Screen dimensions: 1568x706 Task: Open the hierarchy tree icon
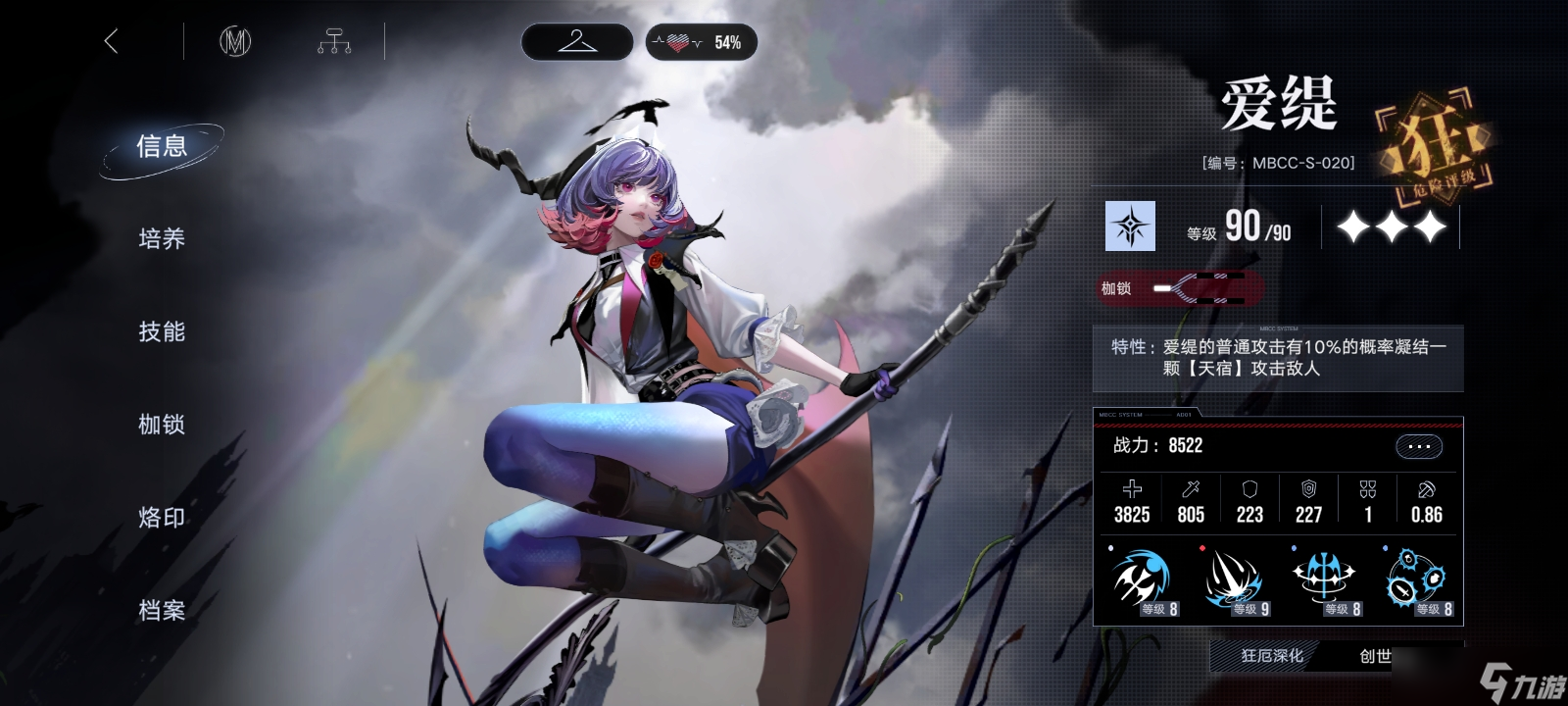(x=334, y=41)
